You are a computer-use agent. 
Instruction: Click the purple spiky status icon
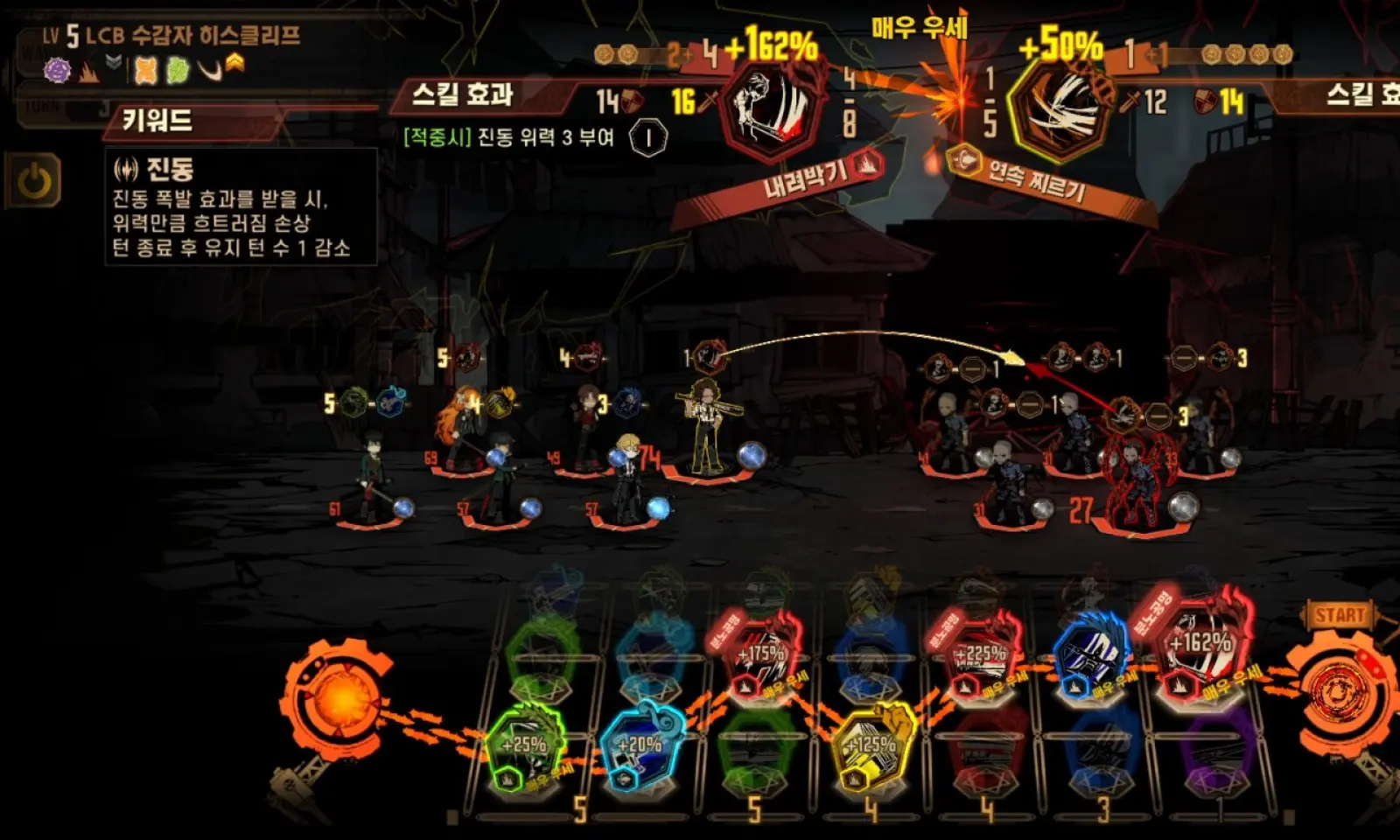(58, 69)
